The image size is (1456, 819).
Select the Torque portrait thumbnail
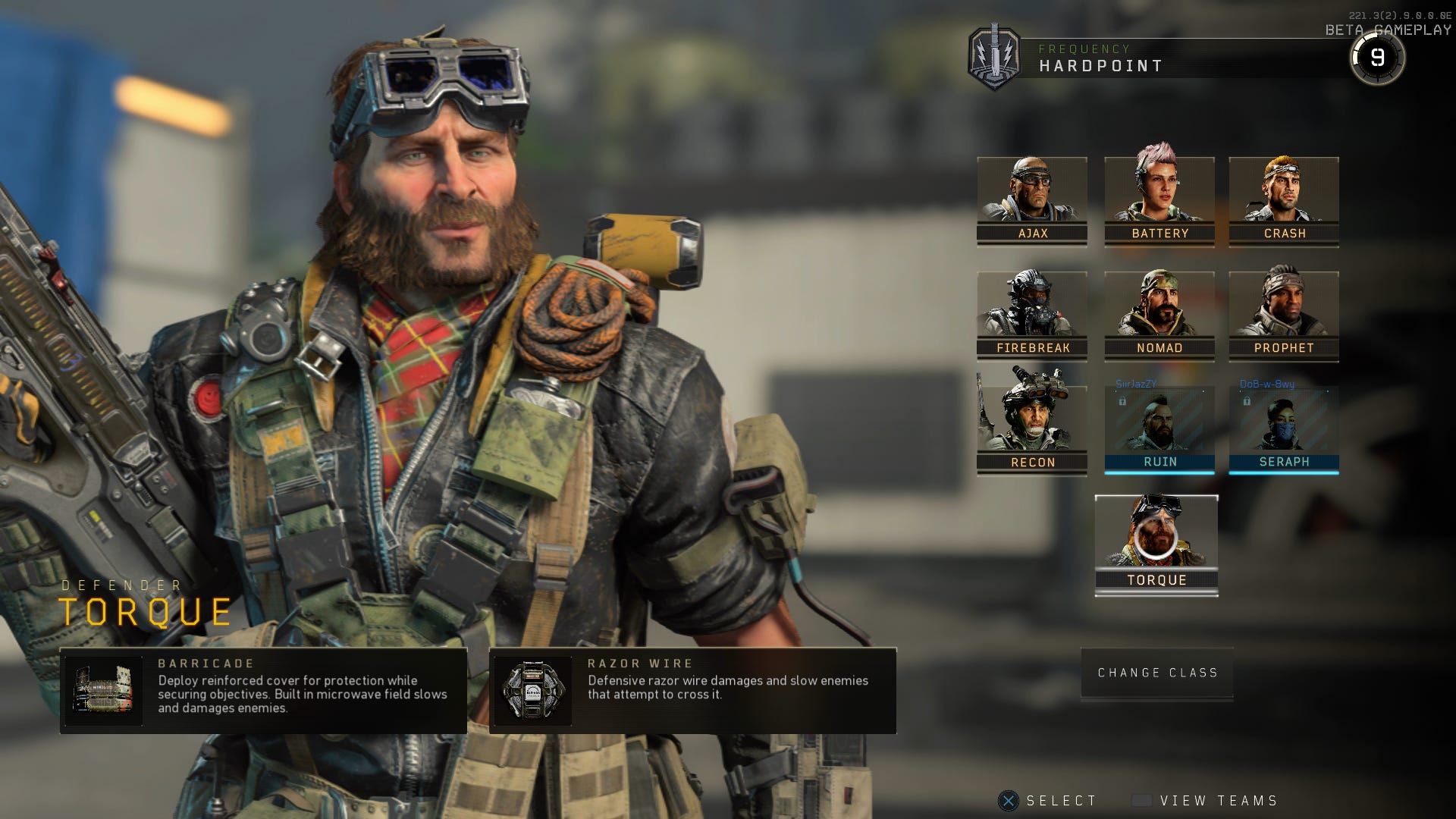pyautogui.click(x=1156, y=538)
